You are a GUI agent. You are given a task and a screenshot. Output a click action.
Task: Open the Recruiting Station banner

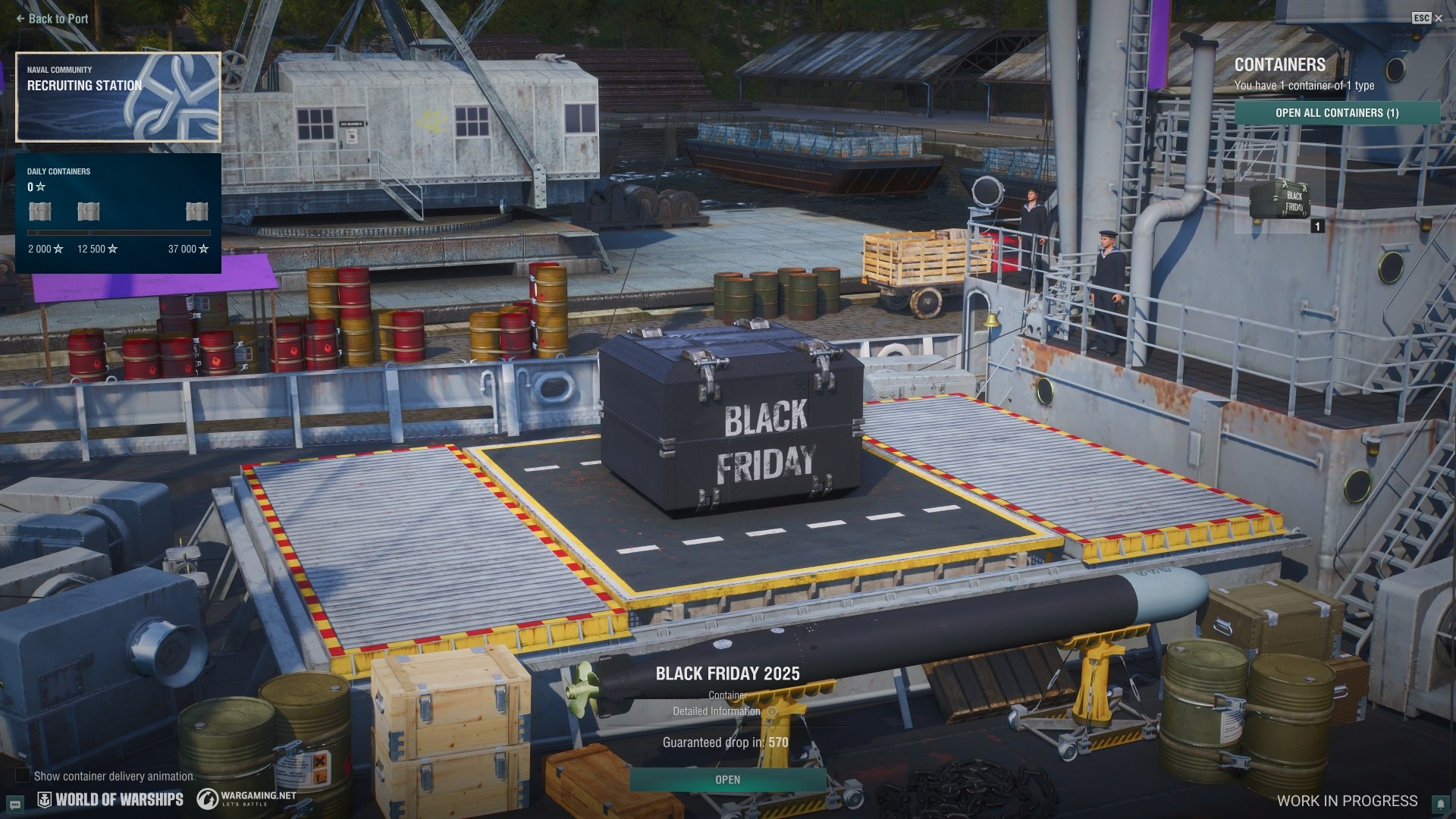118,97
